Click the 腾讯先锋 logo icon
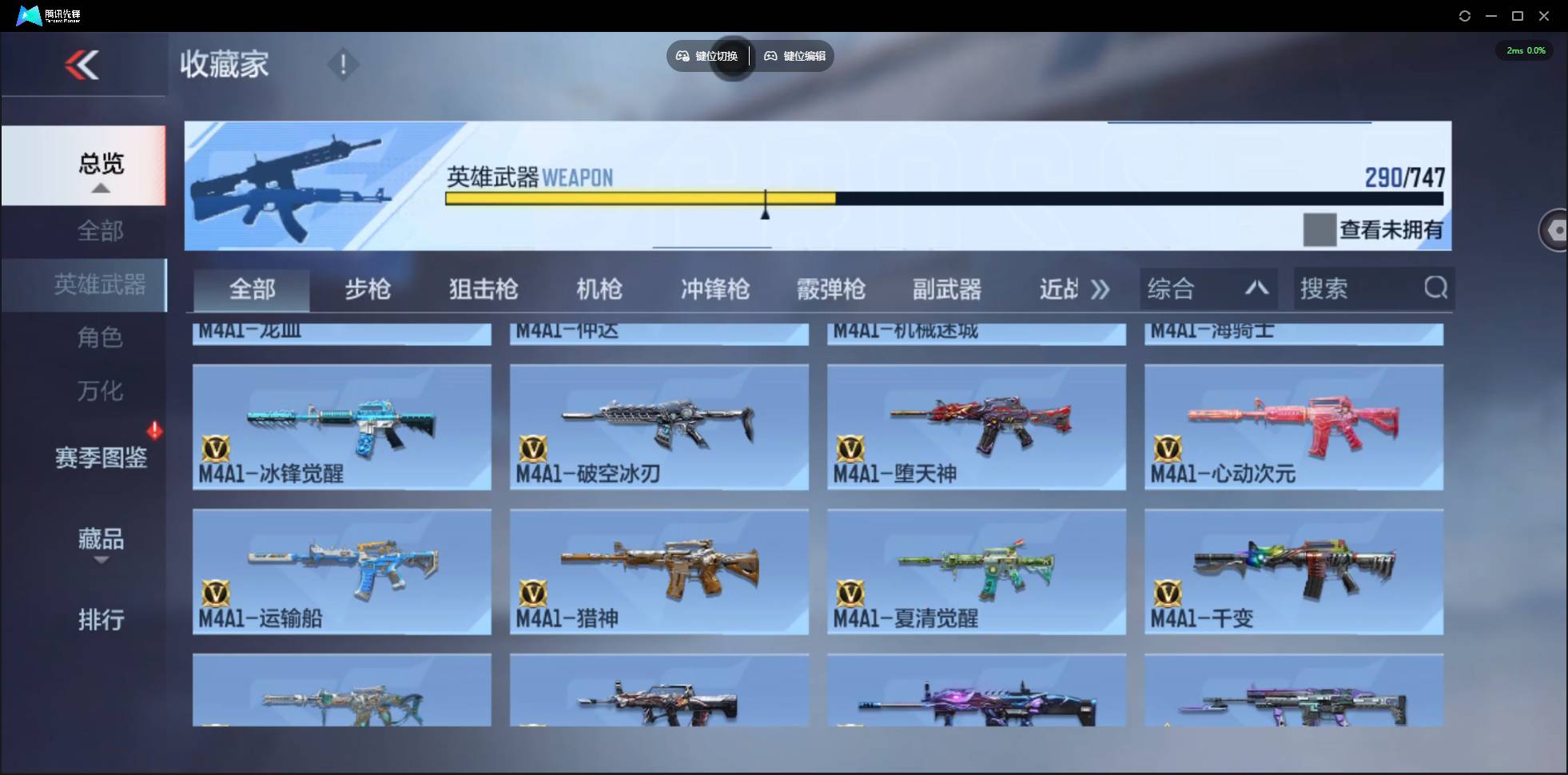 pos(28,14)
